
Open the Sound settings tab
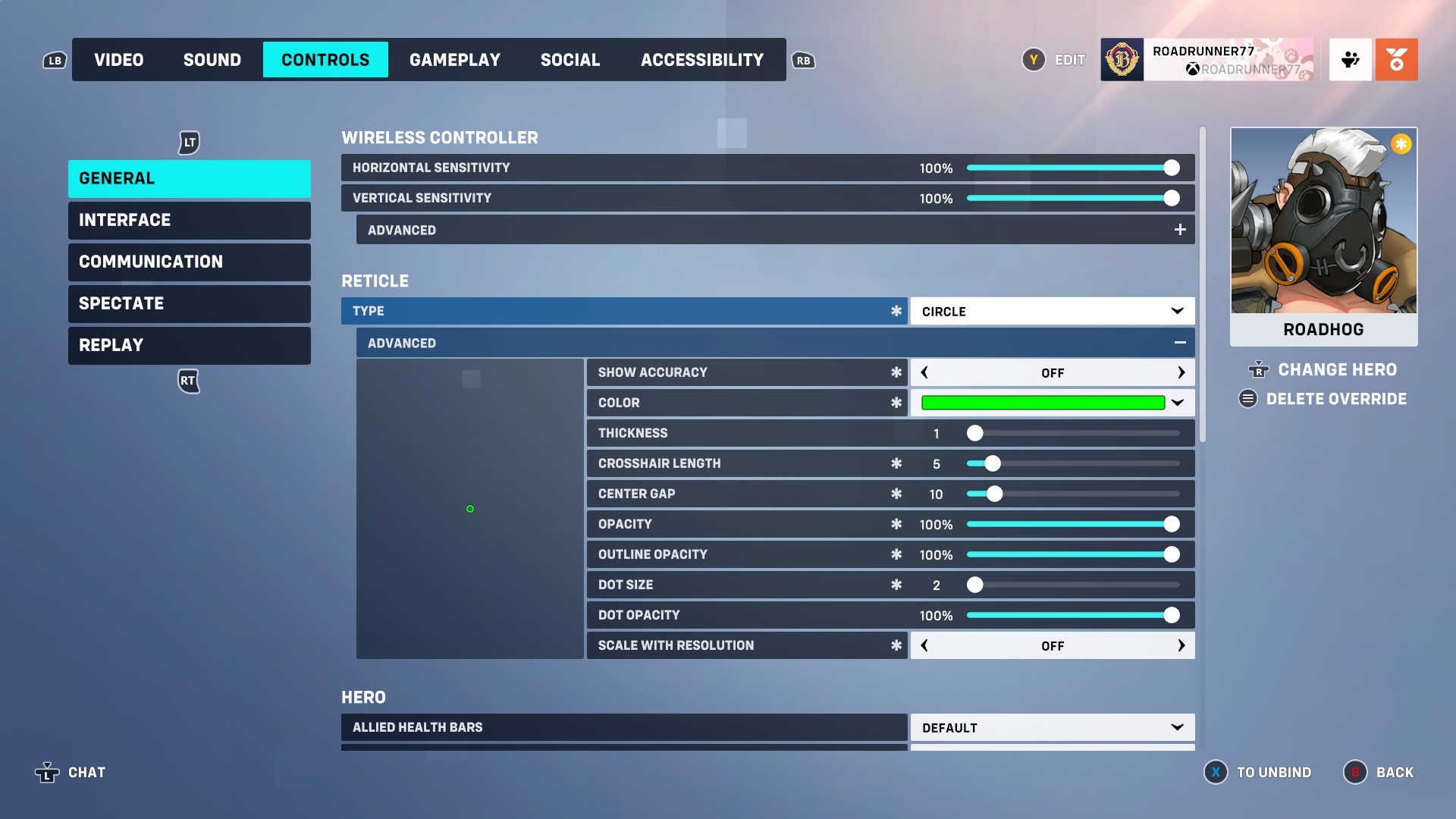(x=212, y=60)
